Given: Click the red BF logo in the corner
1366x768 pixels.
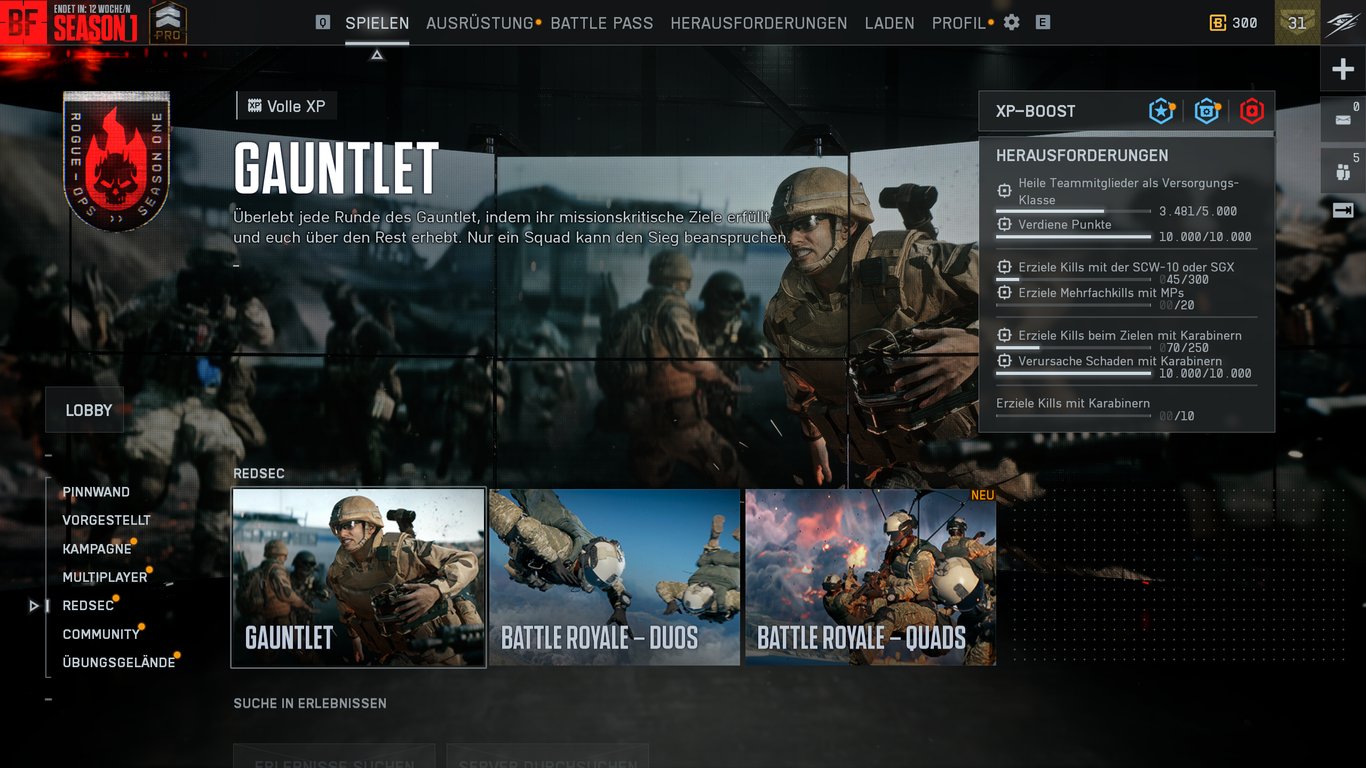Looking at the screenshot, I should (x=22, y=21).
